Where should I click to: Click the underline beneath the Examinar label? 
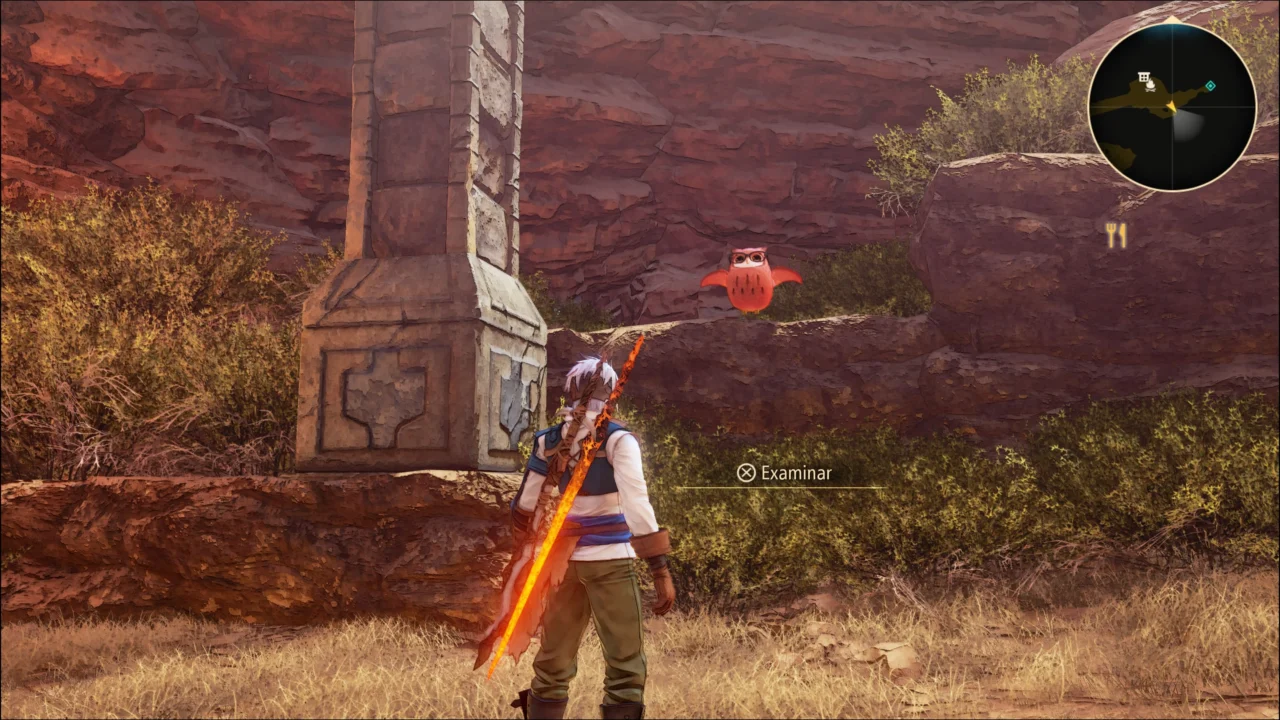coord(785,489)
